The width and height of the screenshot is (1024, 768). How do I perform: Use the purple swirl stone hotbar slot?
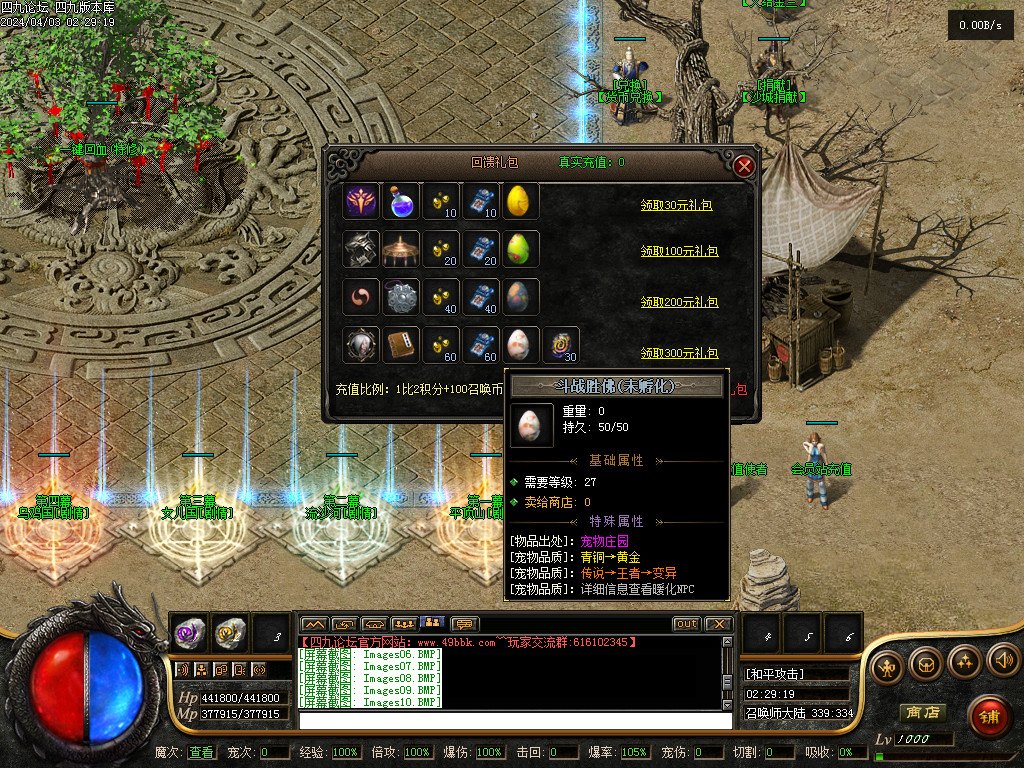189,632
